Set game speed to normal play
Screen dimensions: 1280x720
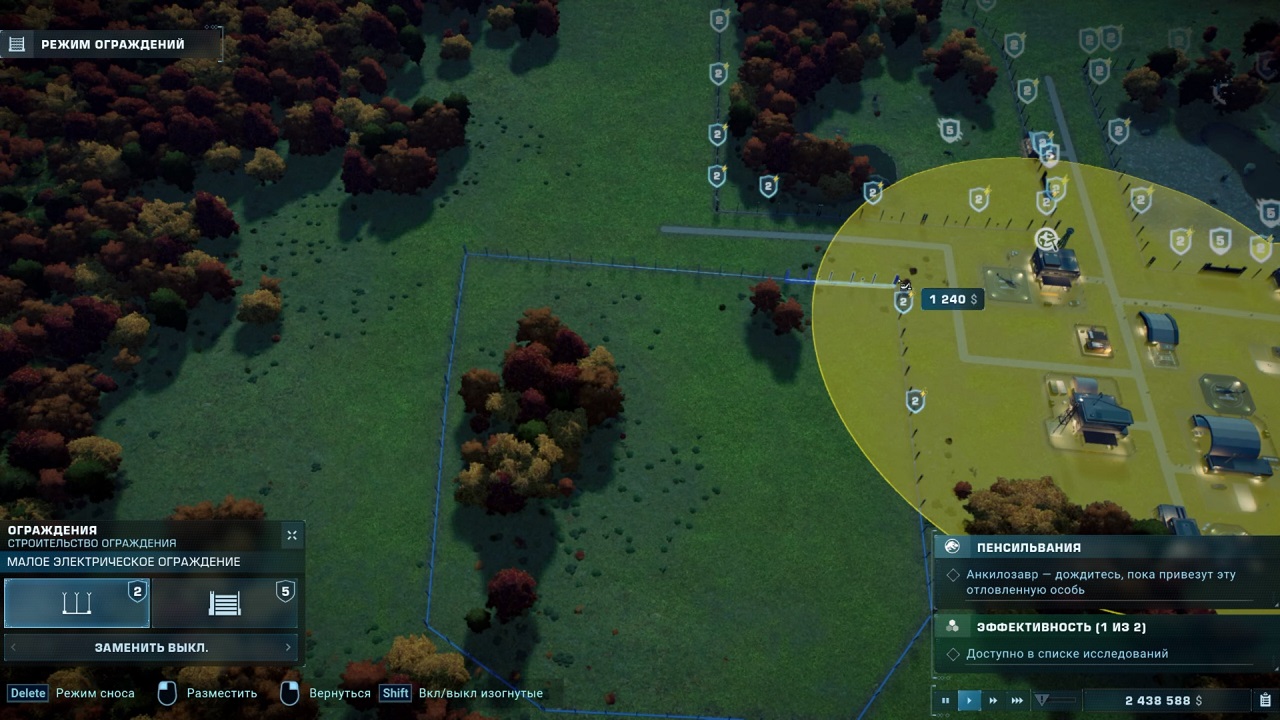(x=969, y=701)
